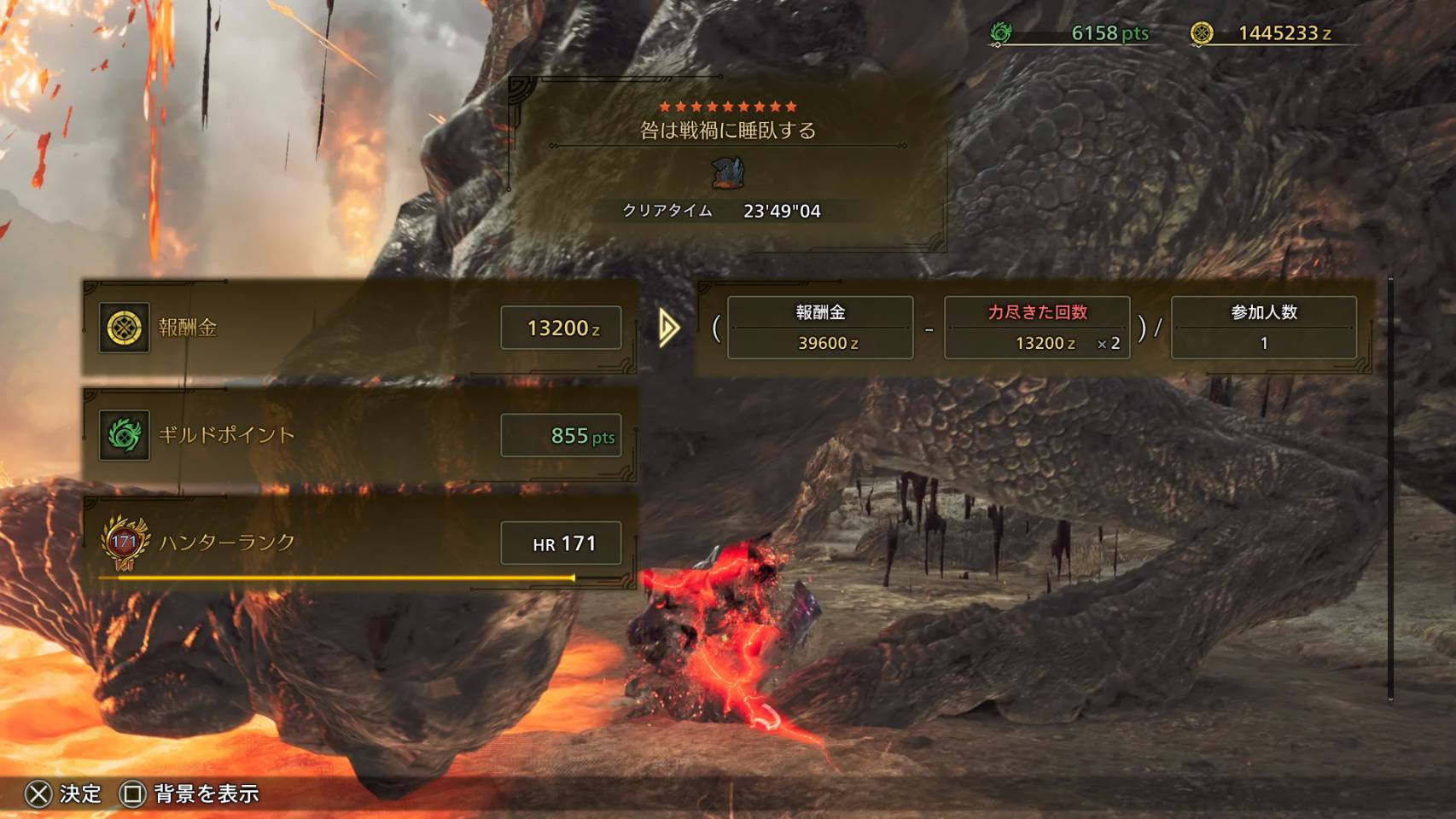Click the quest target monster icon
Screen dimensions: 1456x819
coord(727,173)
